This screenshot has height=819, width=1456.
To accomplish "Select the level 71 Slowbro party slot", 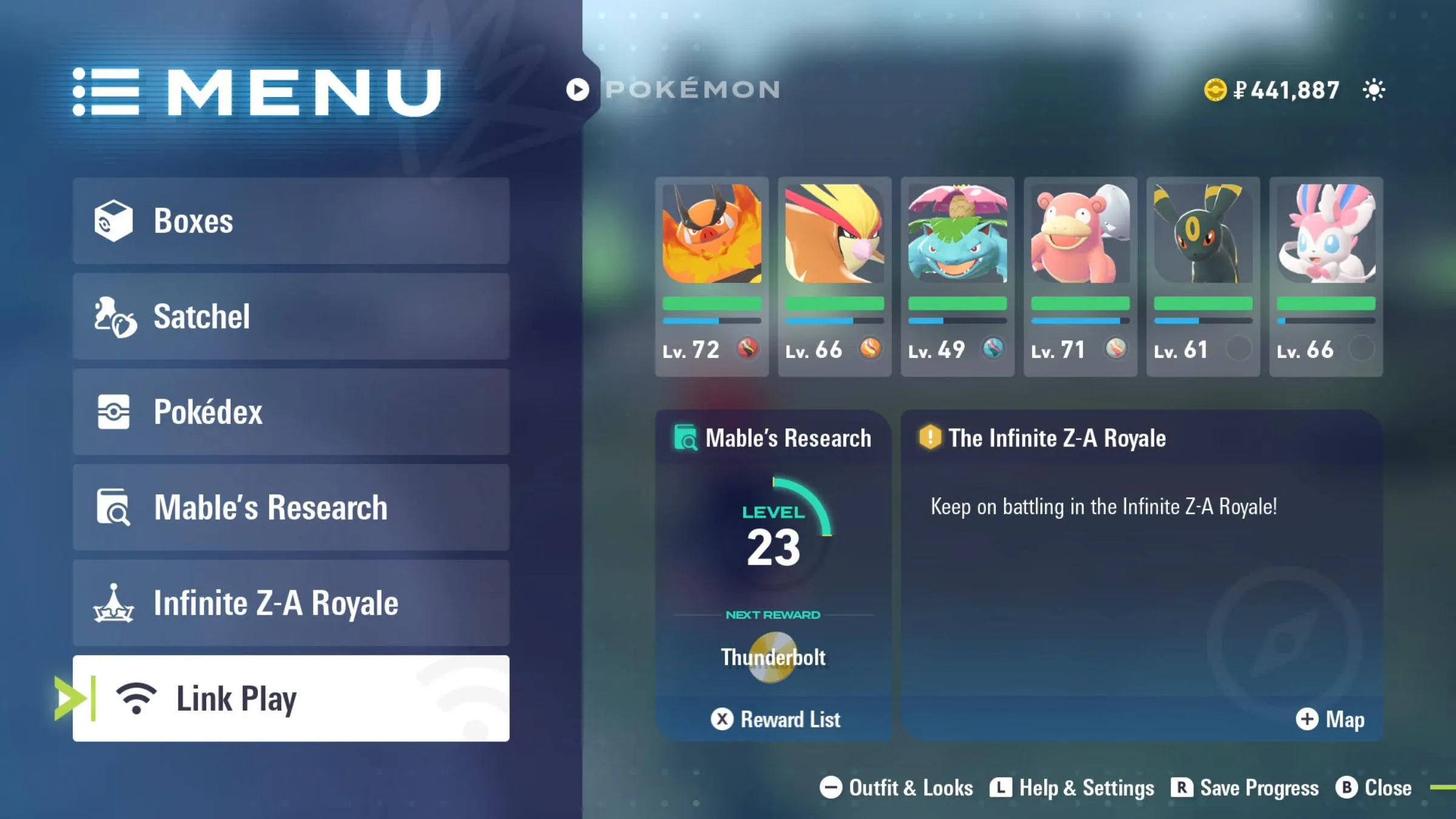I will pyautogui.click(x=1080, y=277).
